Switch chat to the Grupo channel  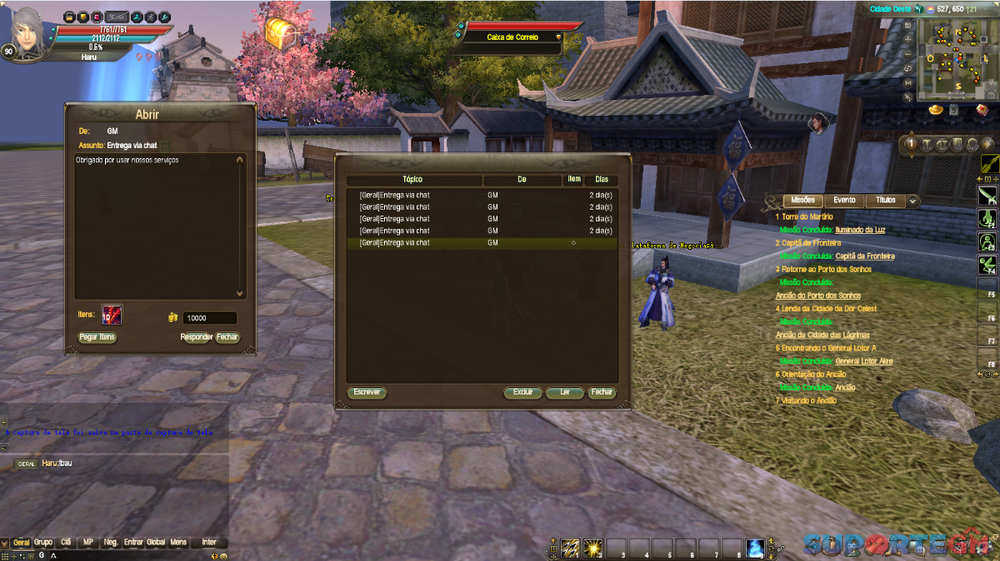(43, 542)
